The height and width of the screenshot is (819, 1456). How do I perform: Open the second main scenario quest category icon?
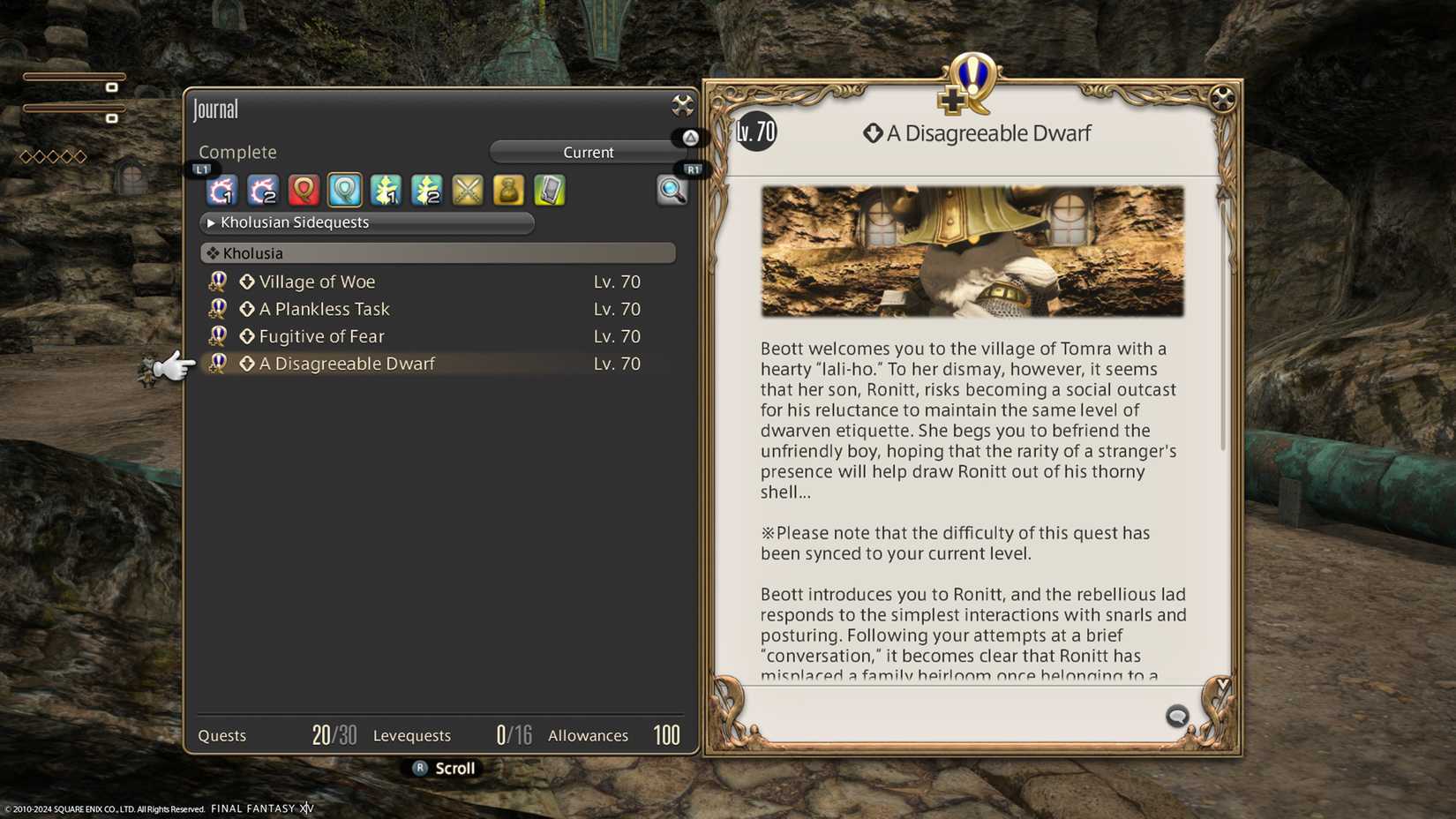coord(262,190)
